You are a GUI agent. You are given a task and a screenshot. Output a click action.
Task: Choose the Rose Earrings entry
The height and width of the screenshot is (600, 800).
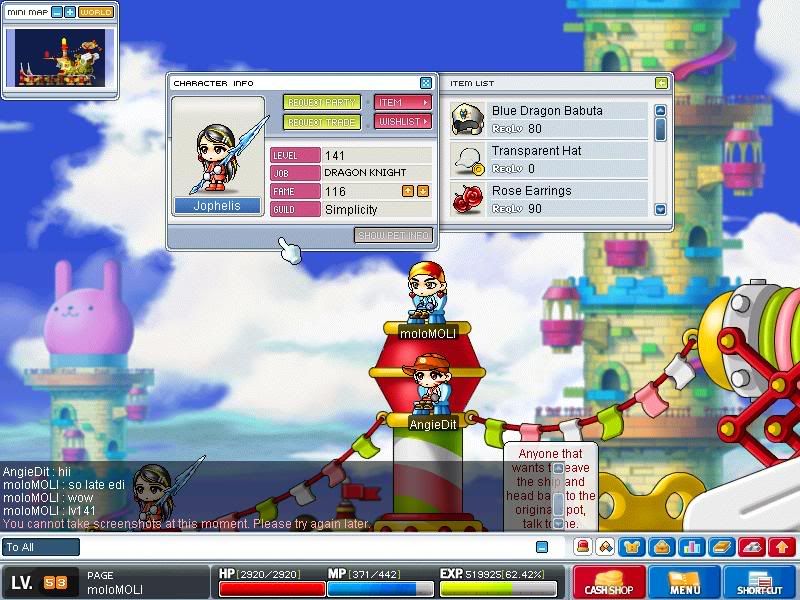click(547, 199)
